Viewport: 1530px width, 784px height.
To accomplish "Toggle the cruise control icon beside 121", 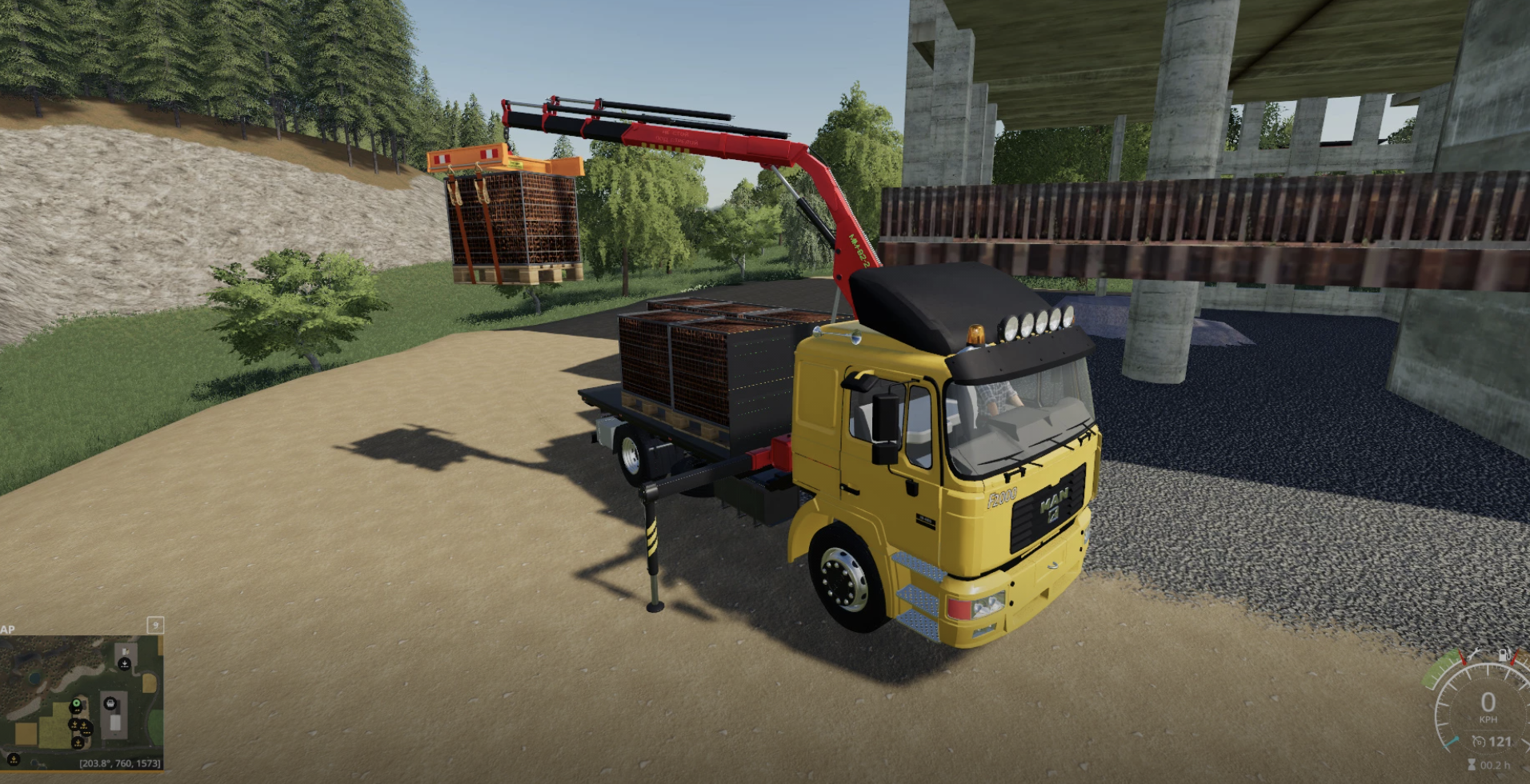I will point(1480,742).
